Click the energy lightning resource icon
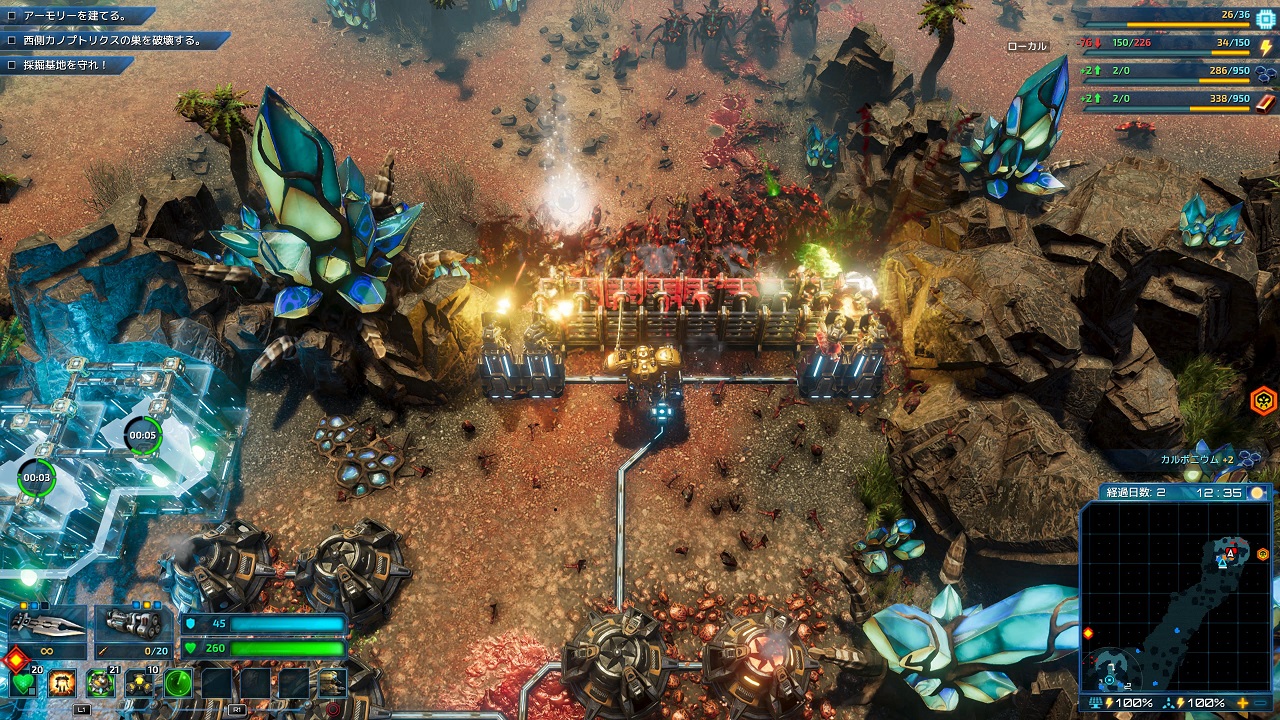 tap(1265, 46)
